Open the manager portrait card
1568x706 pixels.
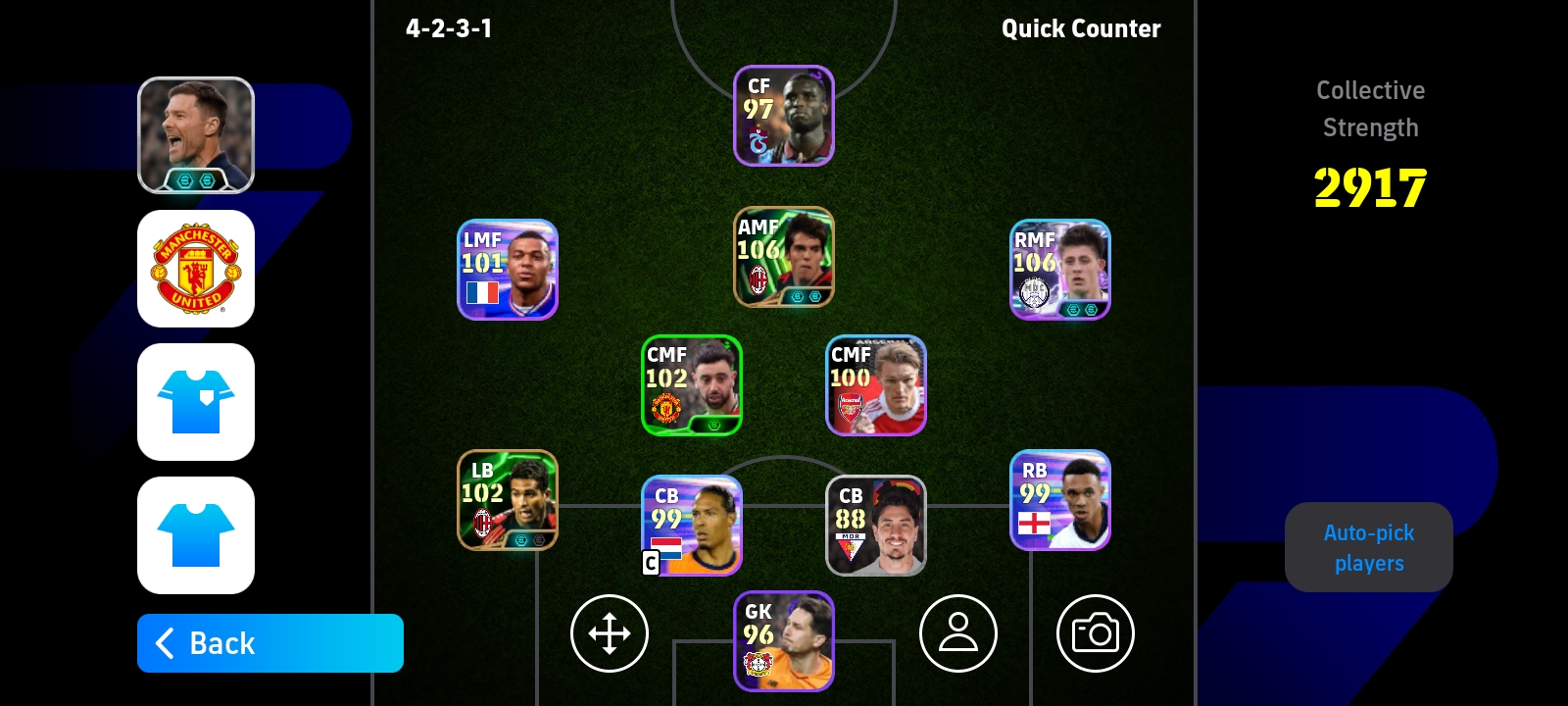click(196, 135)
